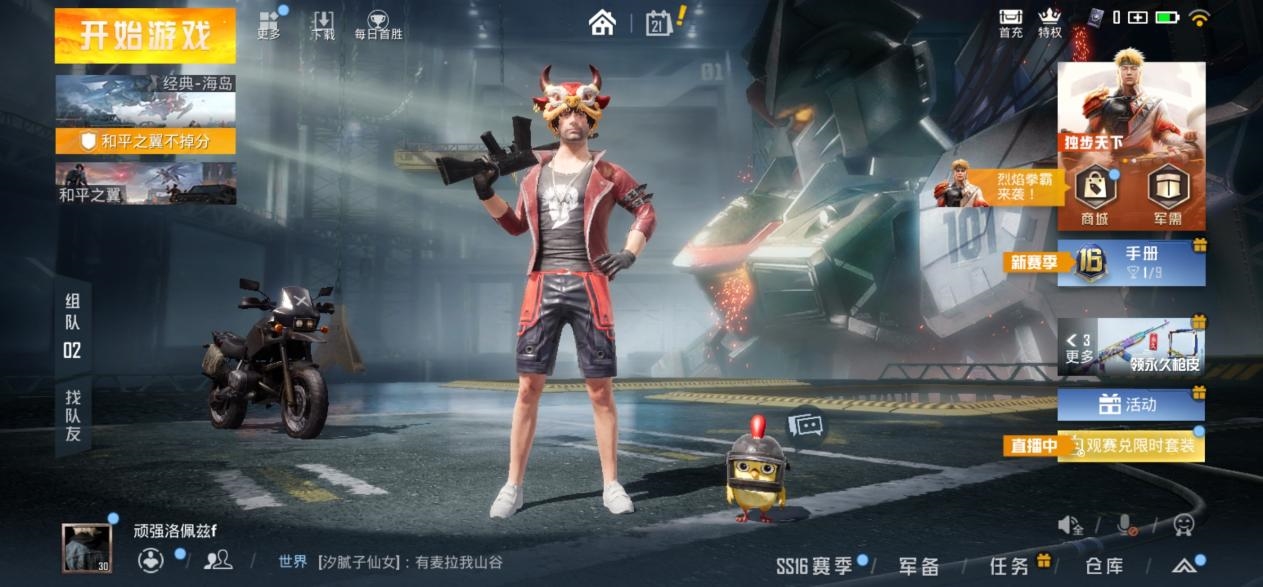Open the 和平之翼 event banner

pyautogui.click(x=146, y=184)
